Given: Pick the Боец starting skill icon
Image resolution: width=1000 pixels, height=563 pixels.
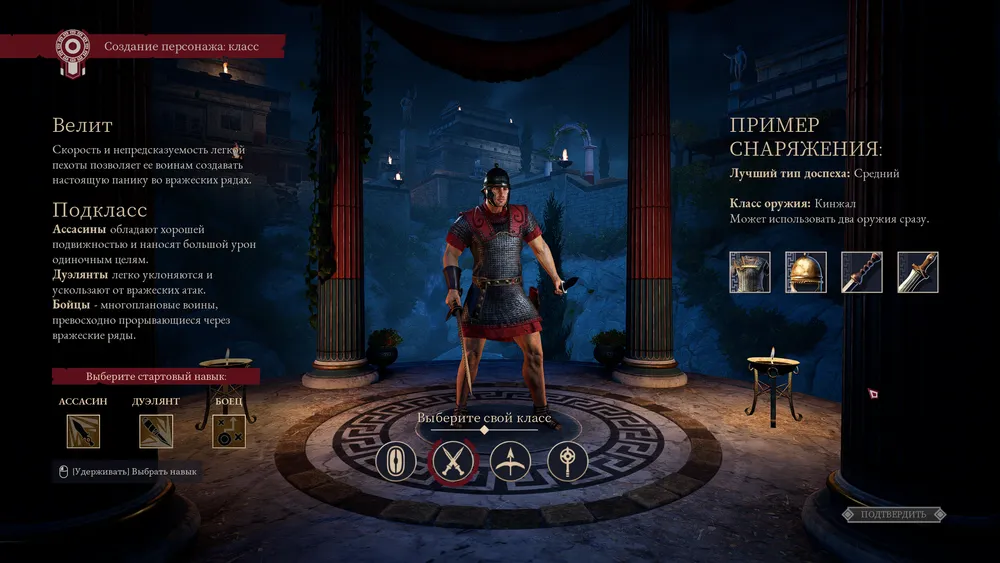Looking at the screenshot, I should pos(229,431).
